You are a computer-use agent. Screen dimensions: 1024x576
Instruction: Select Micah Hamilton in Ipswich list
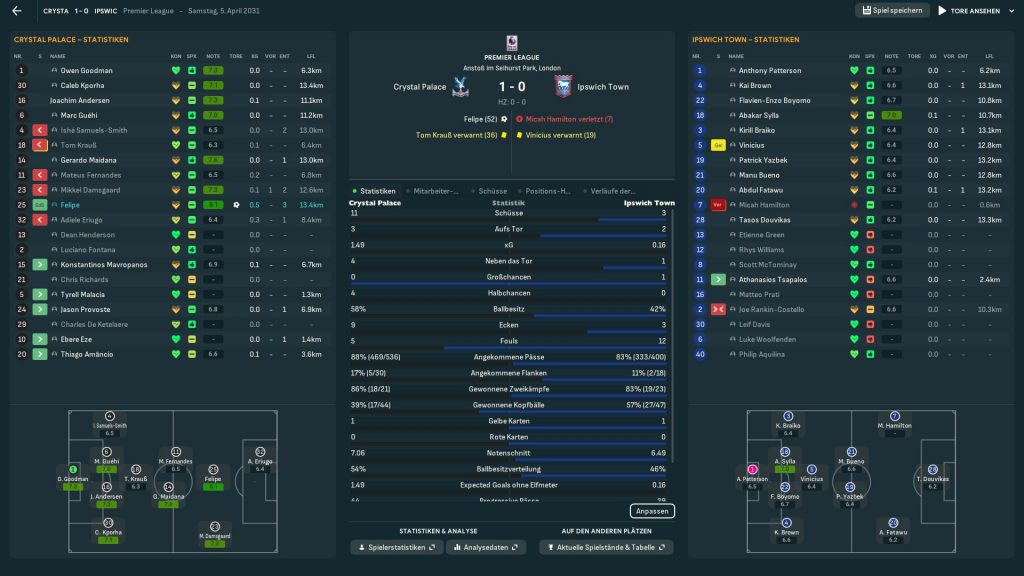765,204
